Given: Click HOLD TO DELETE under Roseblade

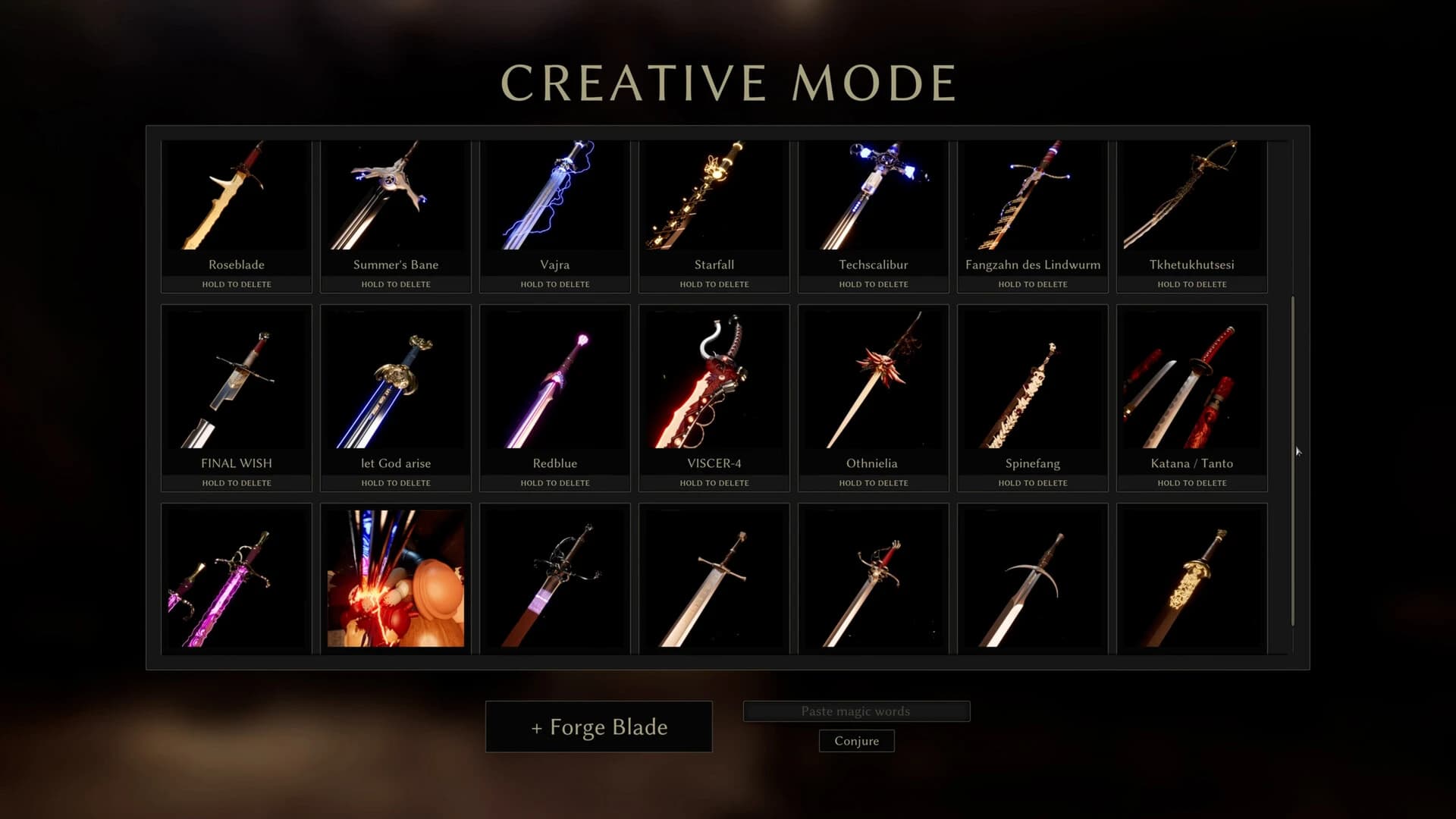Looking at the screenshot, I should click(236, 284).
